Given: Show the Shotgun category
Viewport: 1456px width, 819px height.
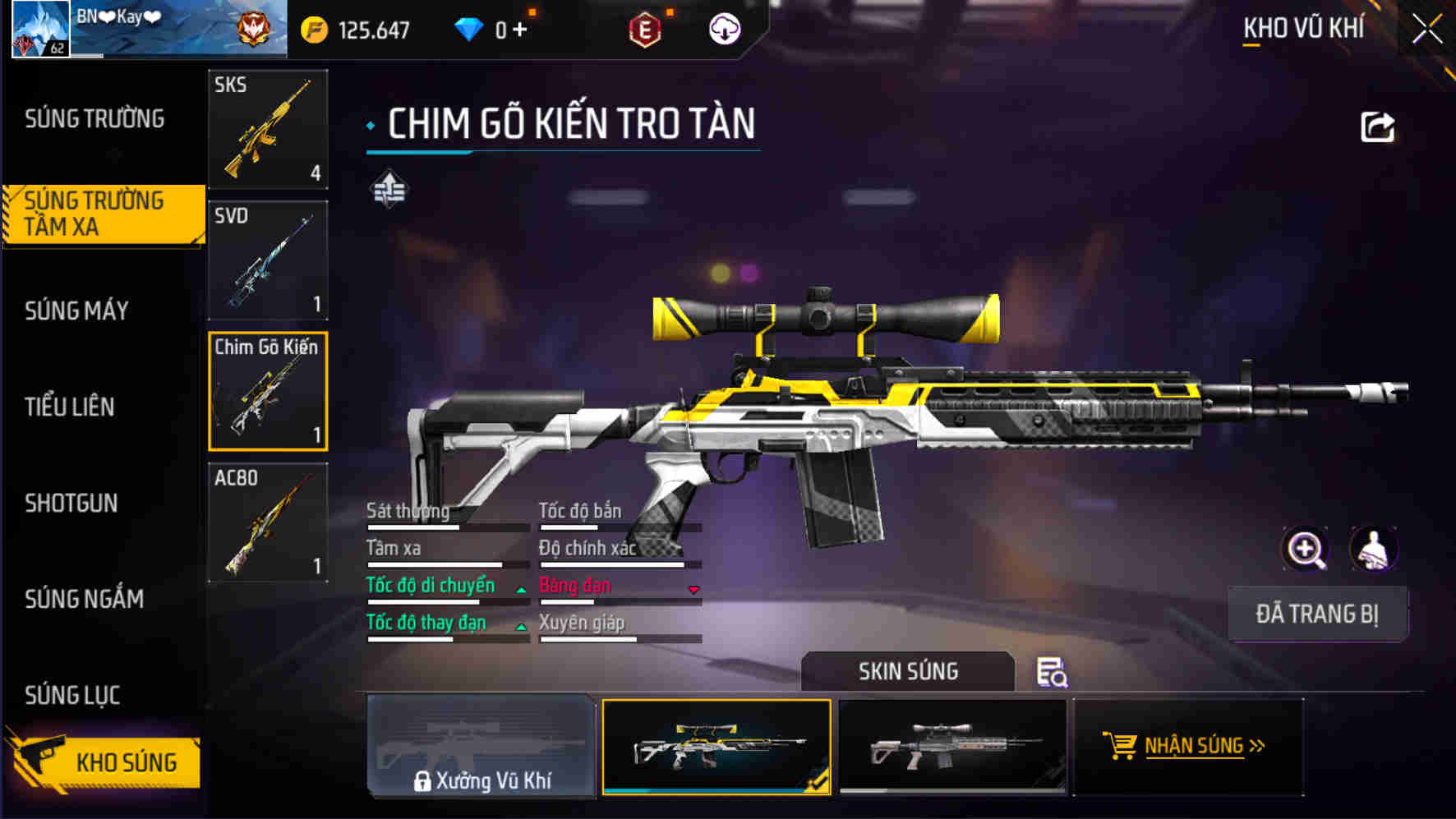Looking at the screenshot, I should point(71,503).
